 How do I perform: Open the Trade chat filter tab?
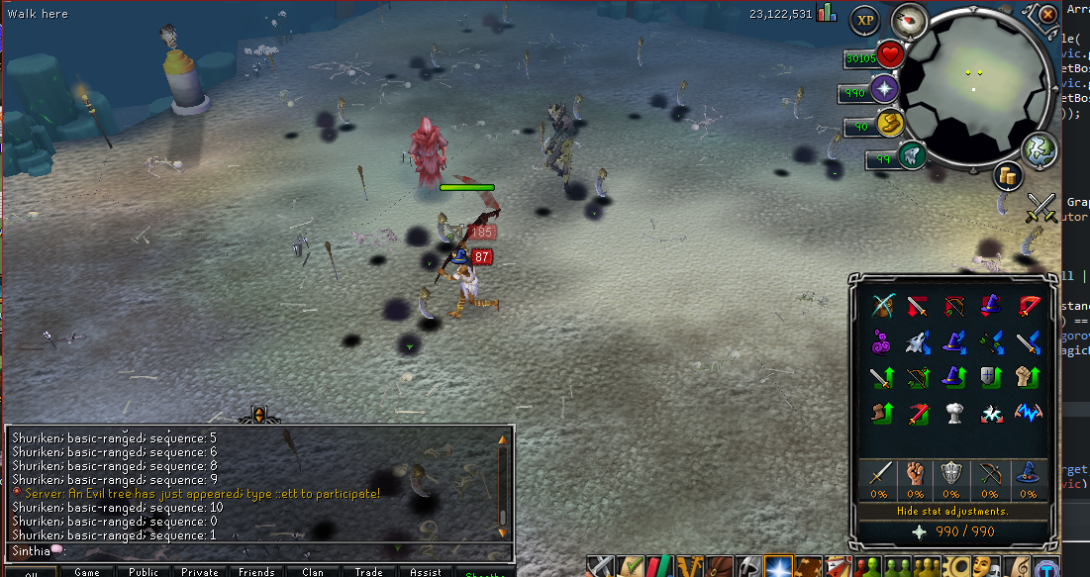(368, 572)
